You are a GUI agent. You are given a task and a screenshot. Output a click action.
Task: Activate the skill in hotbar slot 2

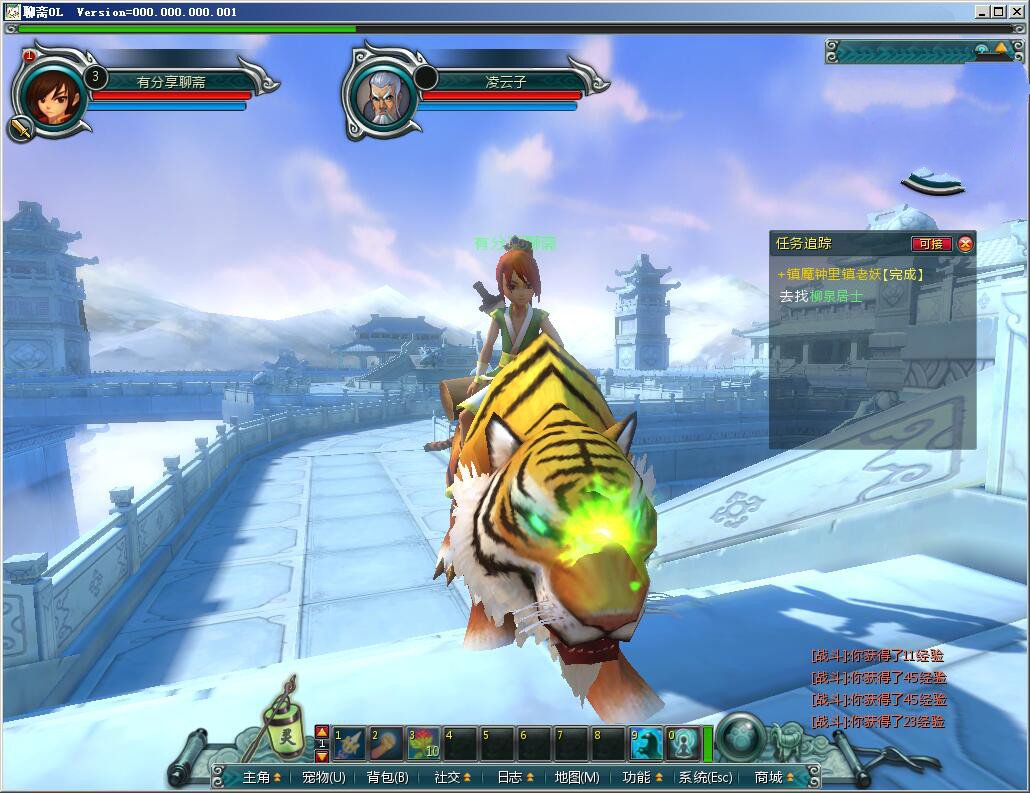point(386,743)
